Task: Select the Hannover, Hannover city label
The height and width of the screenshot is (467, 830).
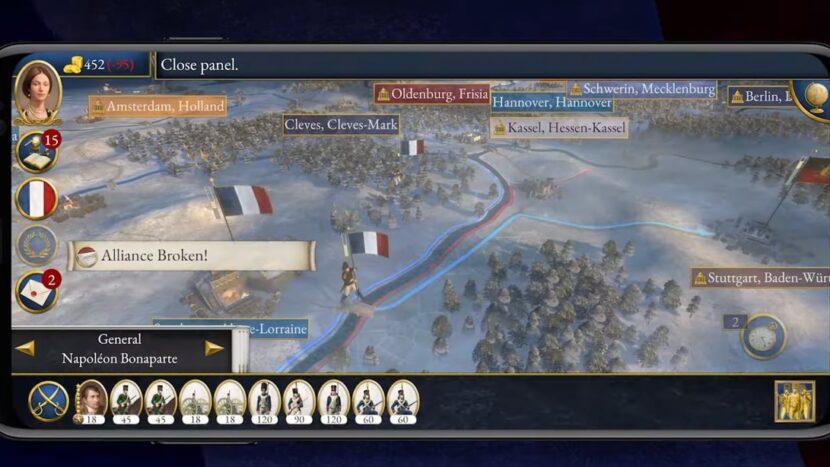Action: (551, 103)
